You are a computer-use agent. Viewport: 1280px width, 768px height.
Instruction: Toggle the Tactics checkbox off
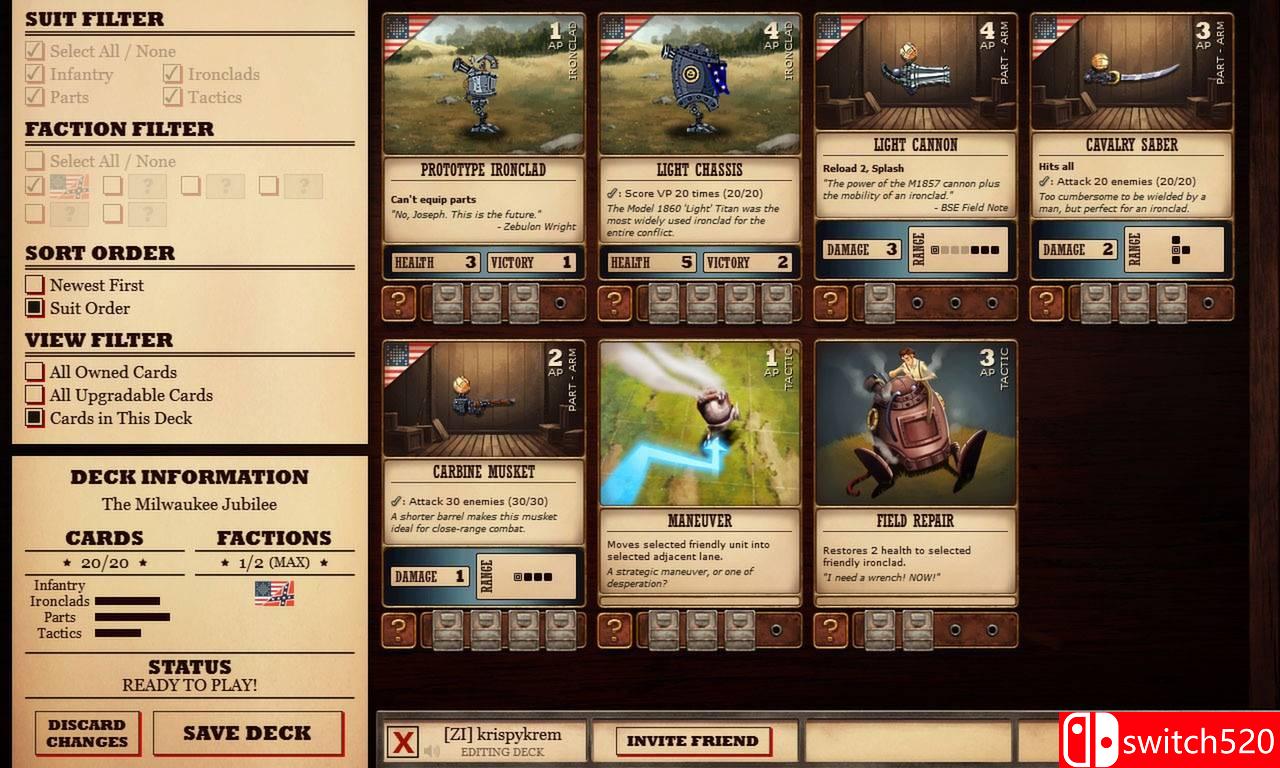[x=171, y=97]
